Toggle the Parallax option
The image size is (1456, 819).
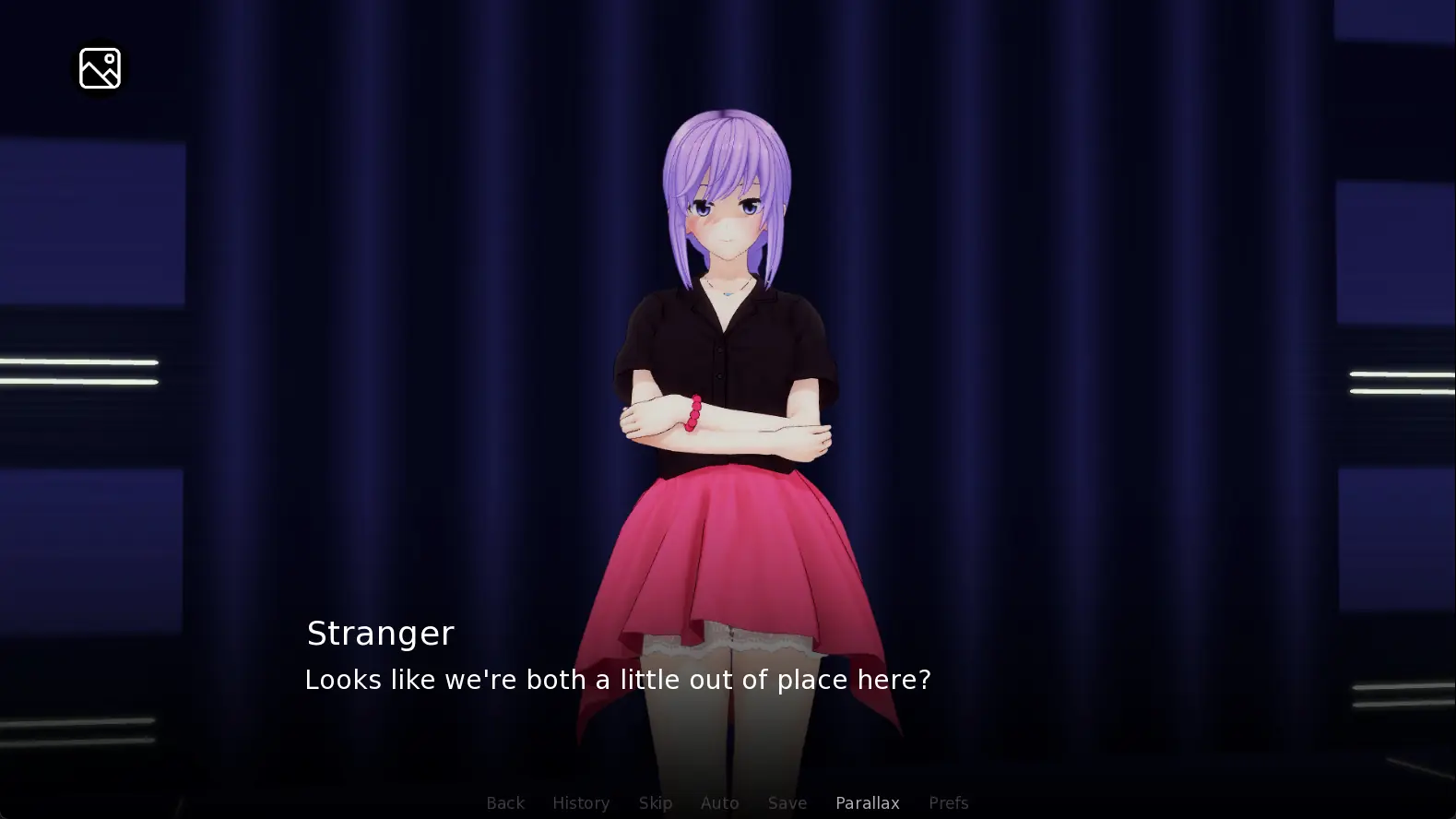[x=868, y=803]
